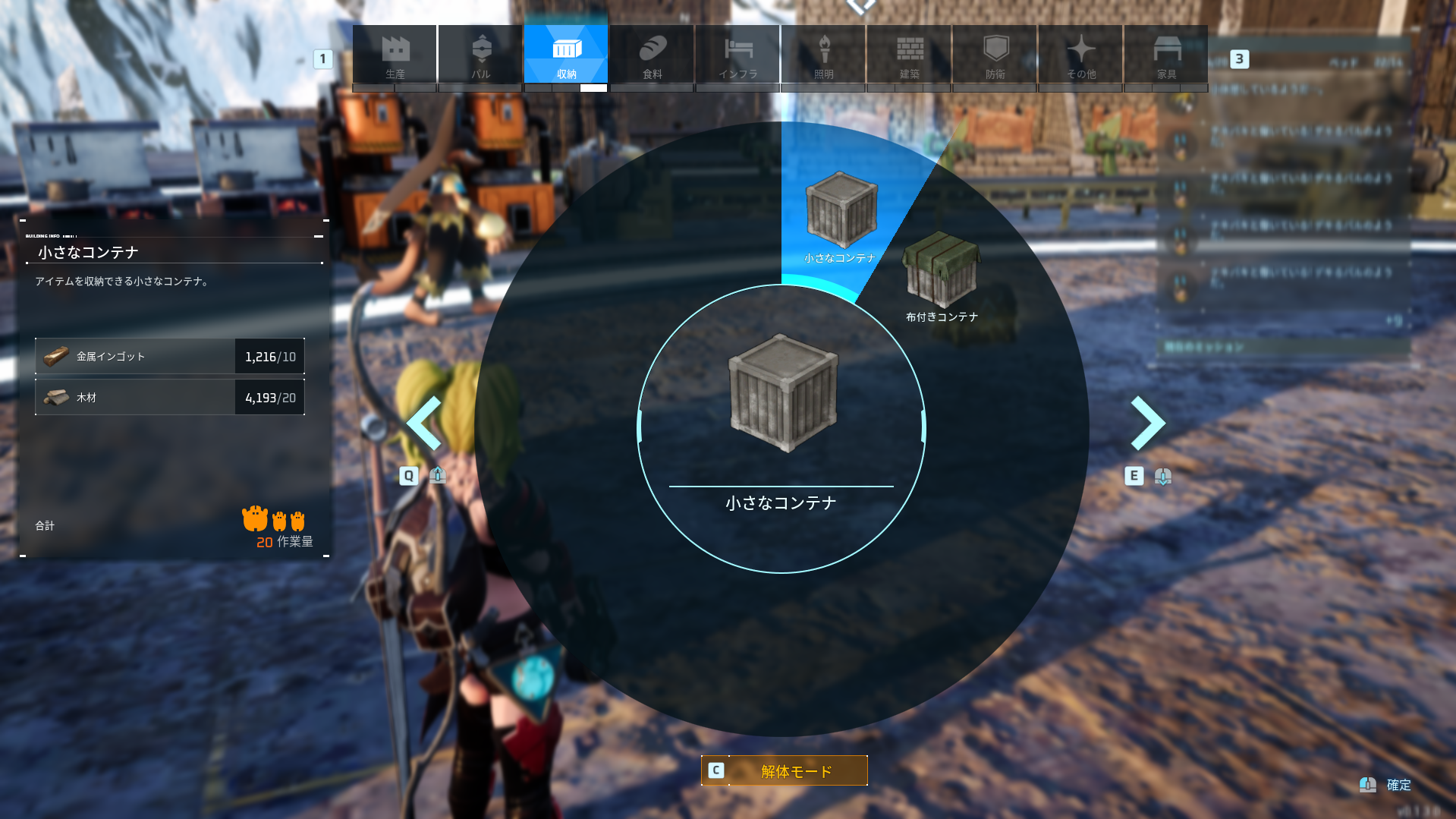The image size is (1456, 819).
Task: Switch to the 収納 (storage) tab
Action: click(x=565, y=53)
